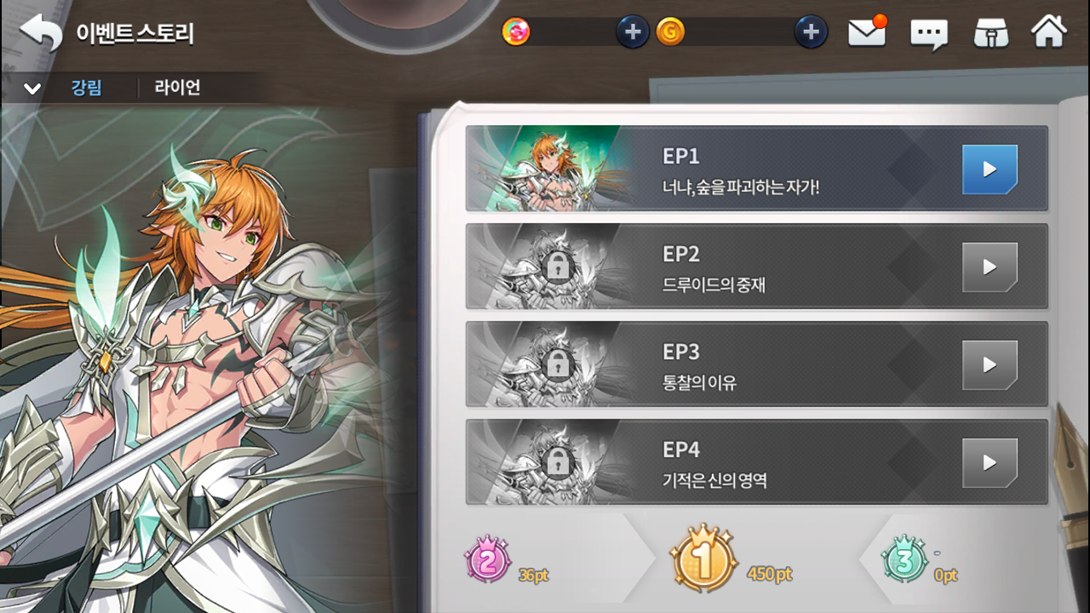Add more gems with the plus button
This screenshot has height=613, width=1090.
(x=631, y=33)
